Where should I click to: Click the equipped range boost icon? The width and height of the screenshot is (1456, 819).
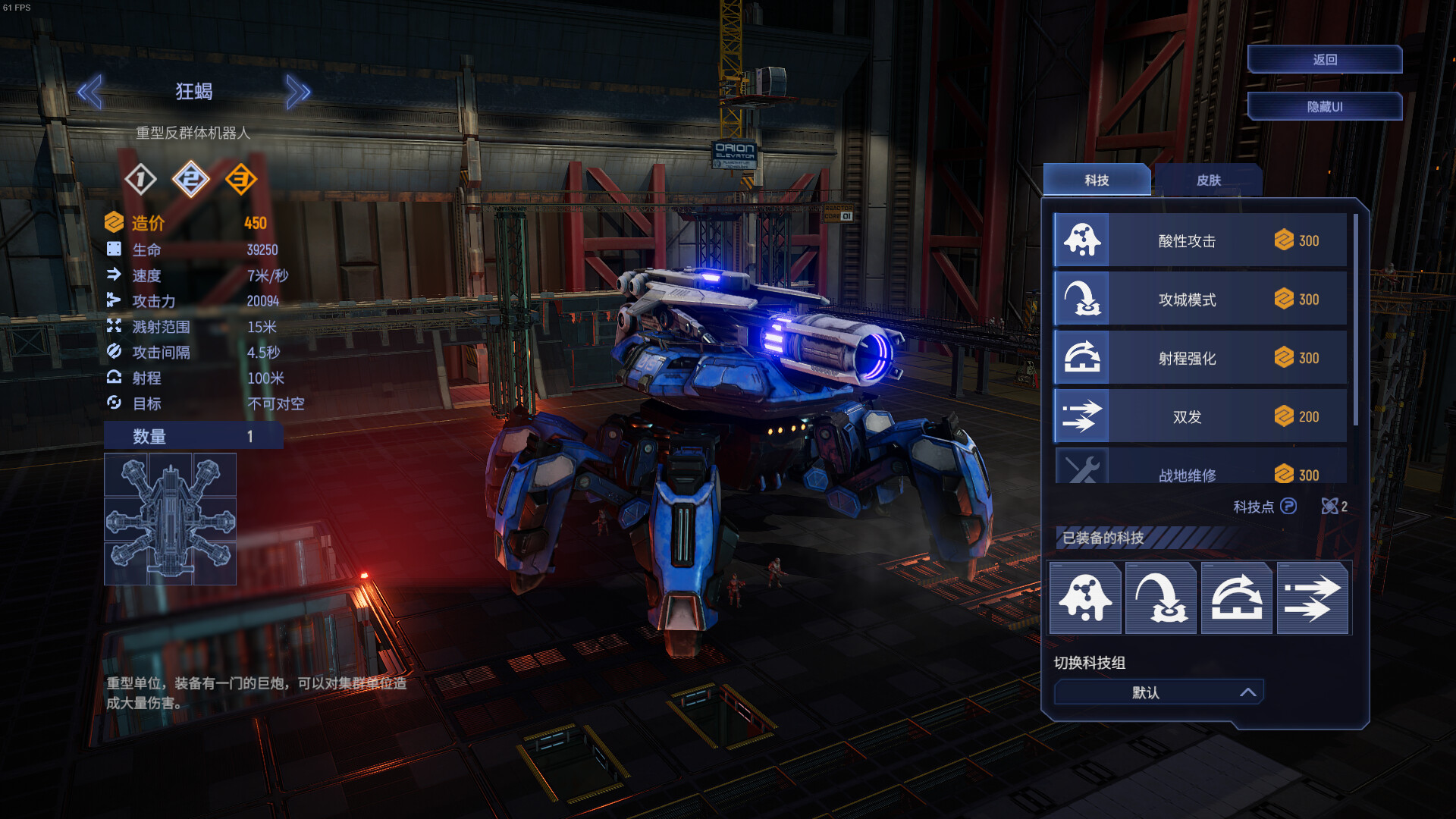(x=1237, y=598)
